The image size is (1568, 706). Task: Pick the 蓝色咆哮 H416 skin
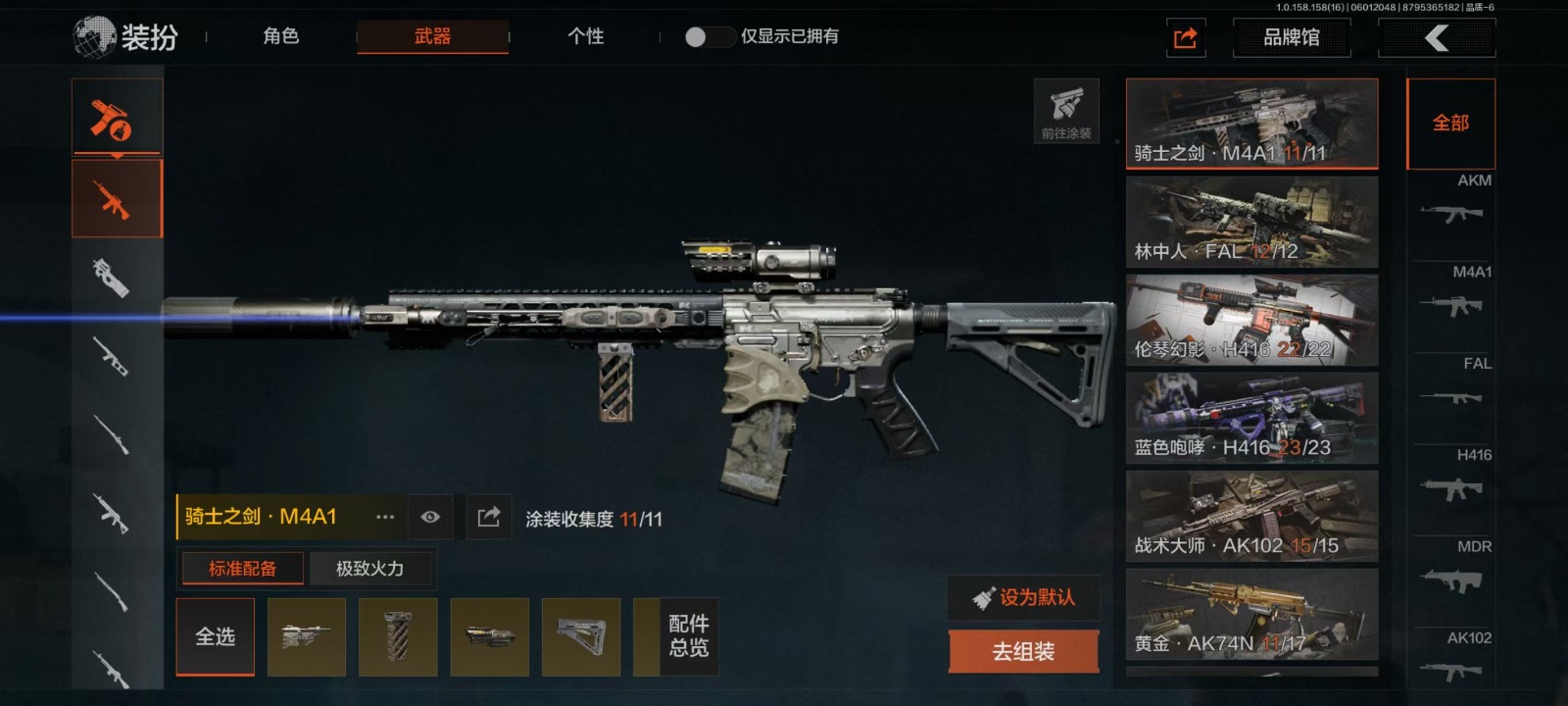pyautogui.click(x=1251, y=418)
